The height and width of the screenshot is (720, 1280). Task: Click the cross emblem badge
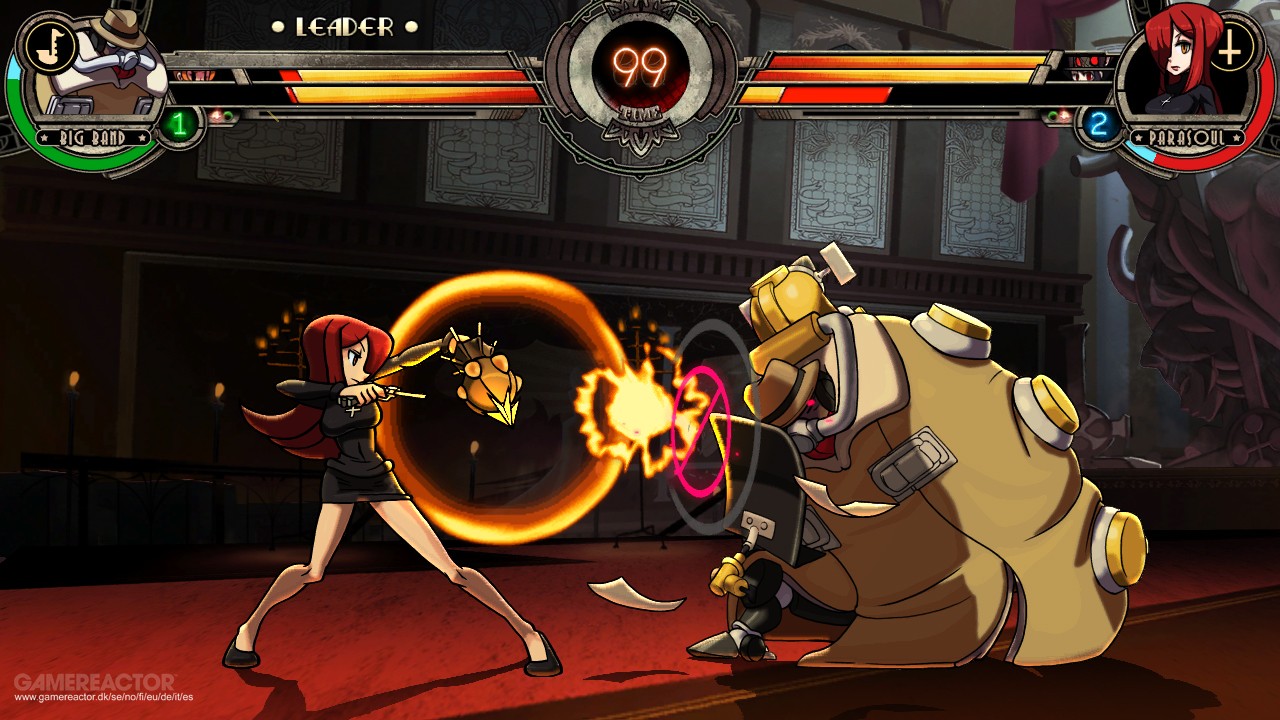(1232, 45)
